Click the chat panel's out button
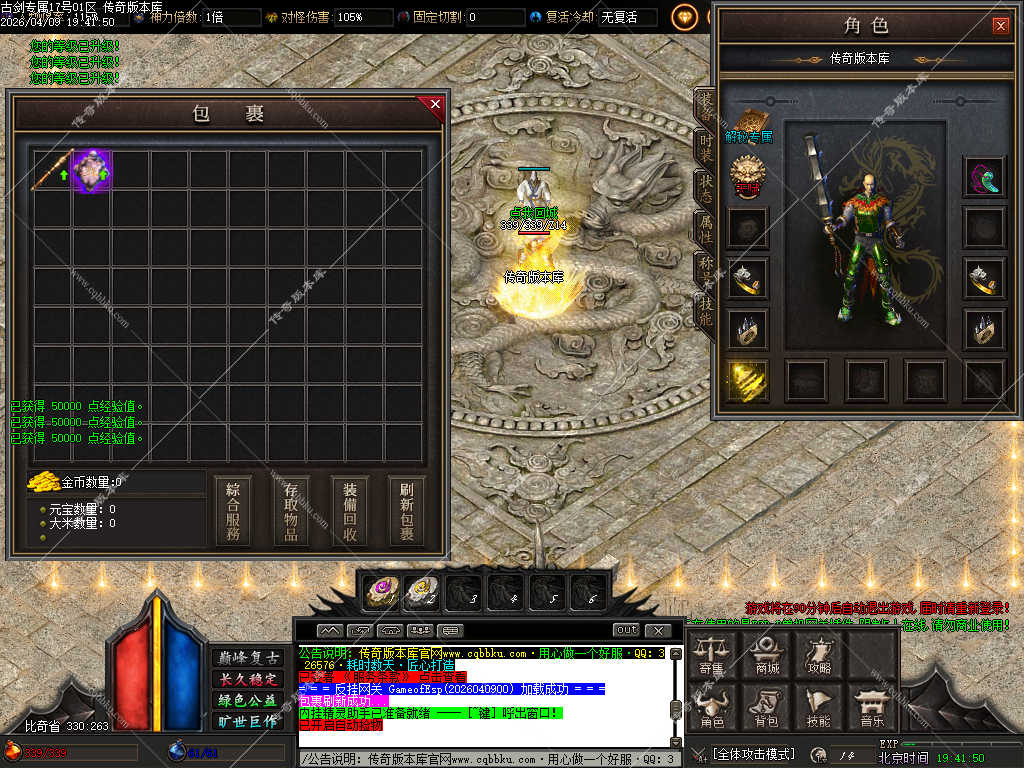Viewport: 1024px width, 768px height. point(627,630)
